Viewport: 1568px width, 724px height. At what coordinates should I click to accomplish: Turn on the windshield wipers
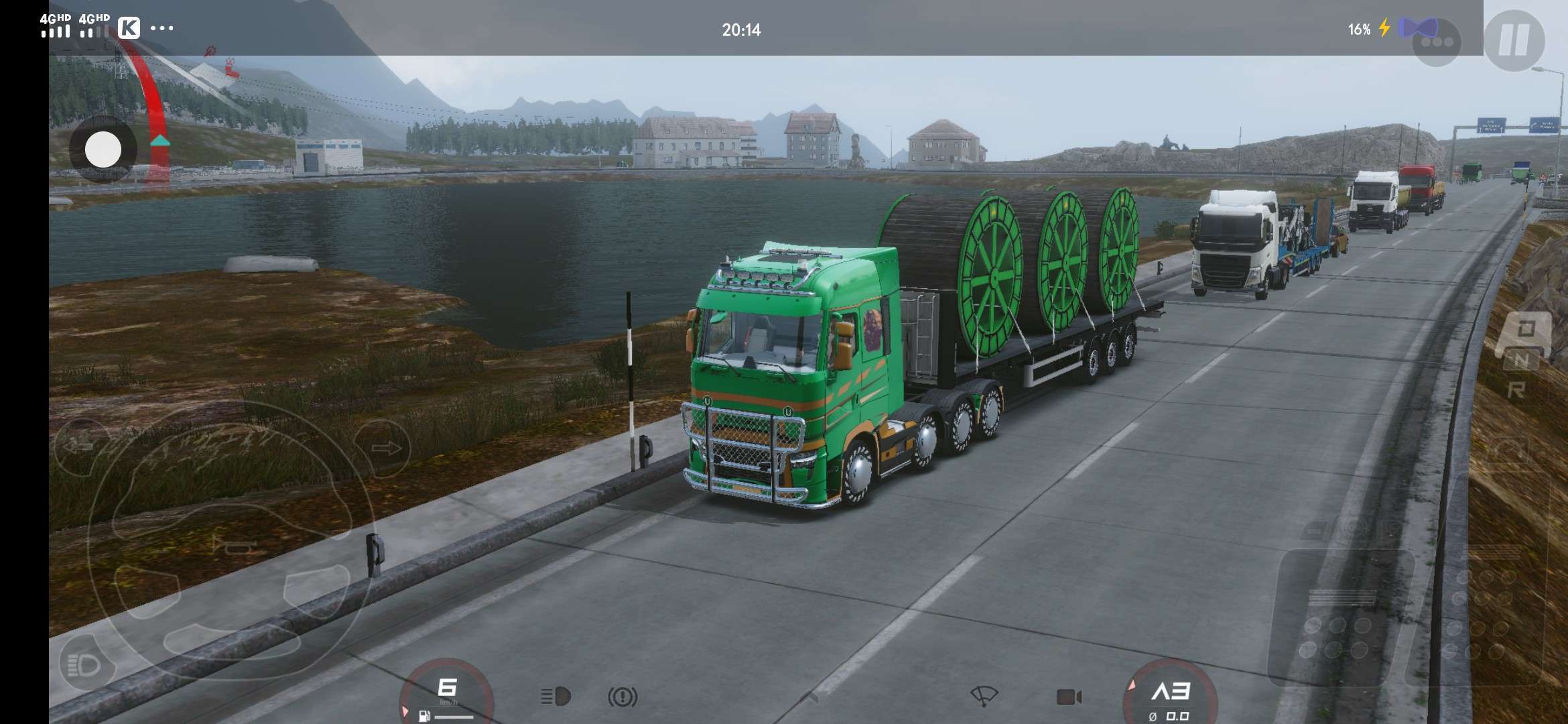point(983,696)
